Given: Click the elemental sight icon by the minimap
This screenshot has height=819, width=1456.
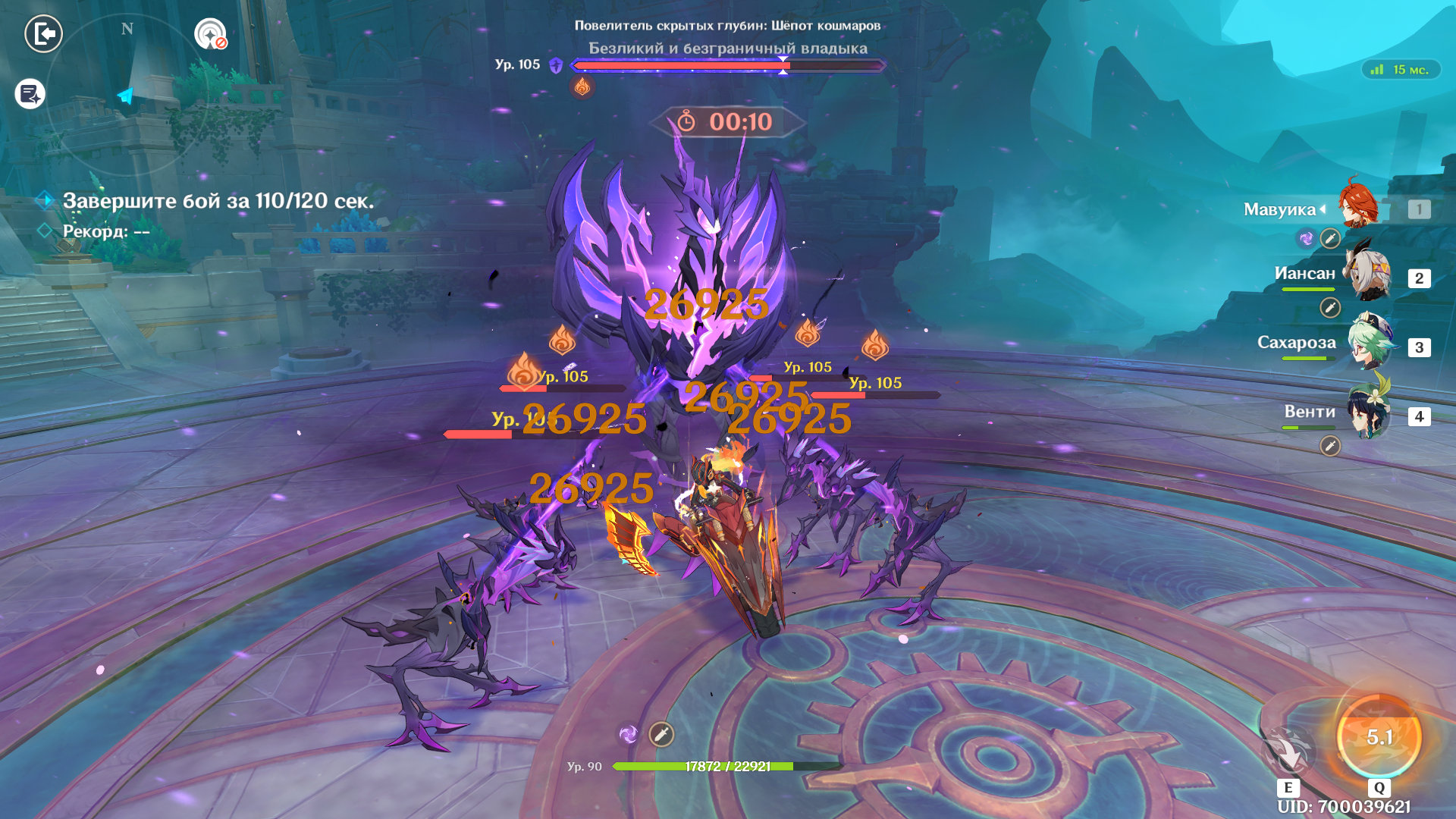Looking at the screenshot, I should point(210,34).
